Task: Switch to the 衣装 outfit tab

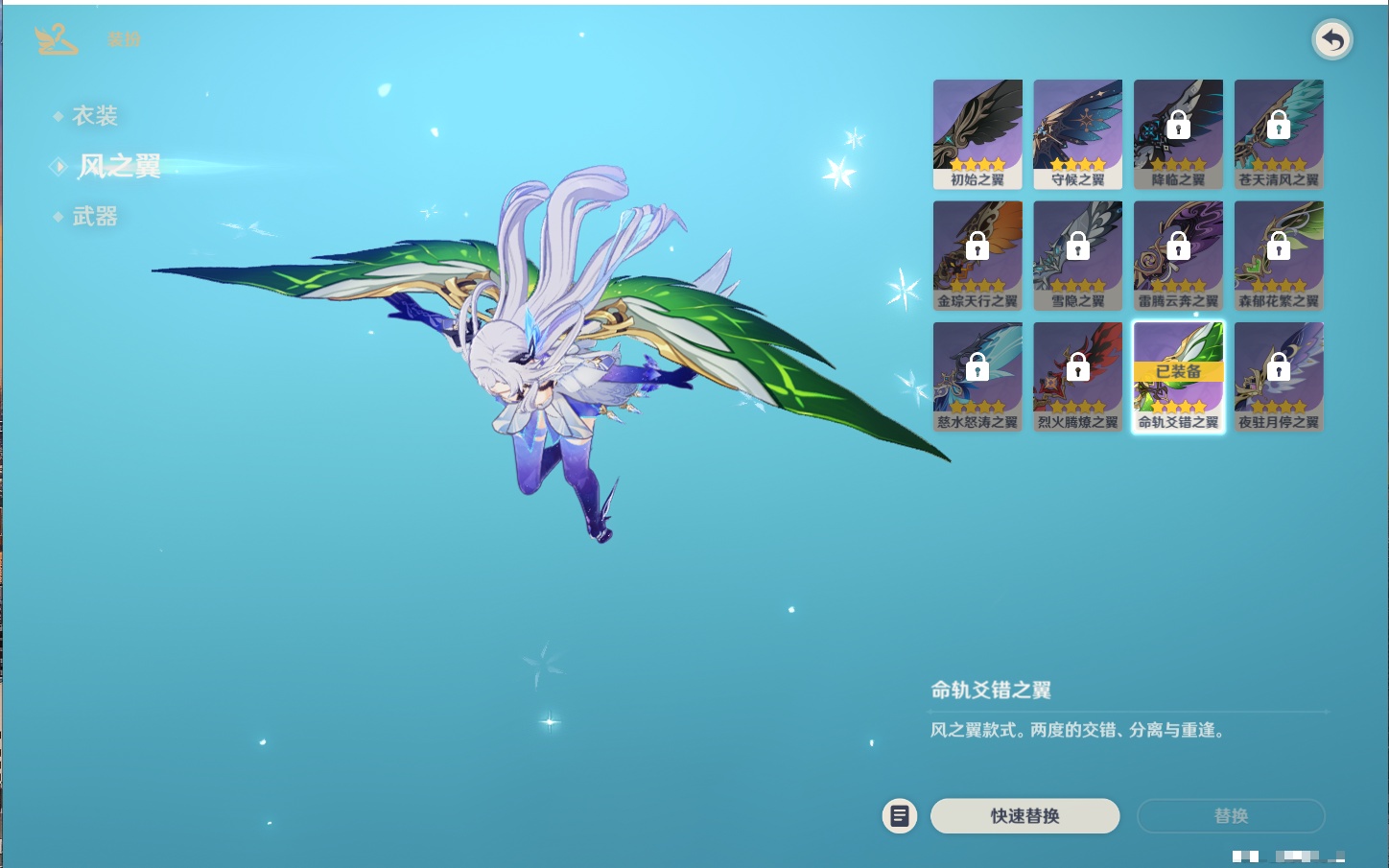Action: coord(94,116)
